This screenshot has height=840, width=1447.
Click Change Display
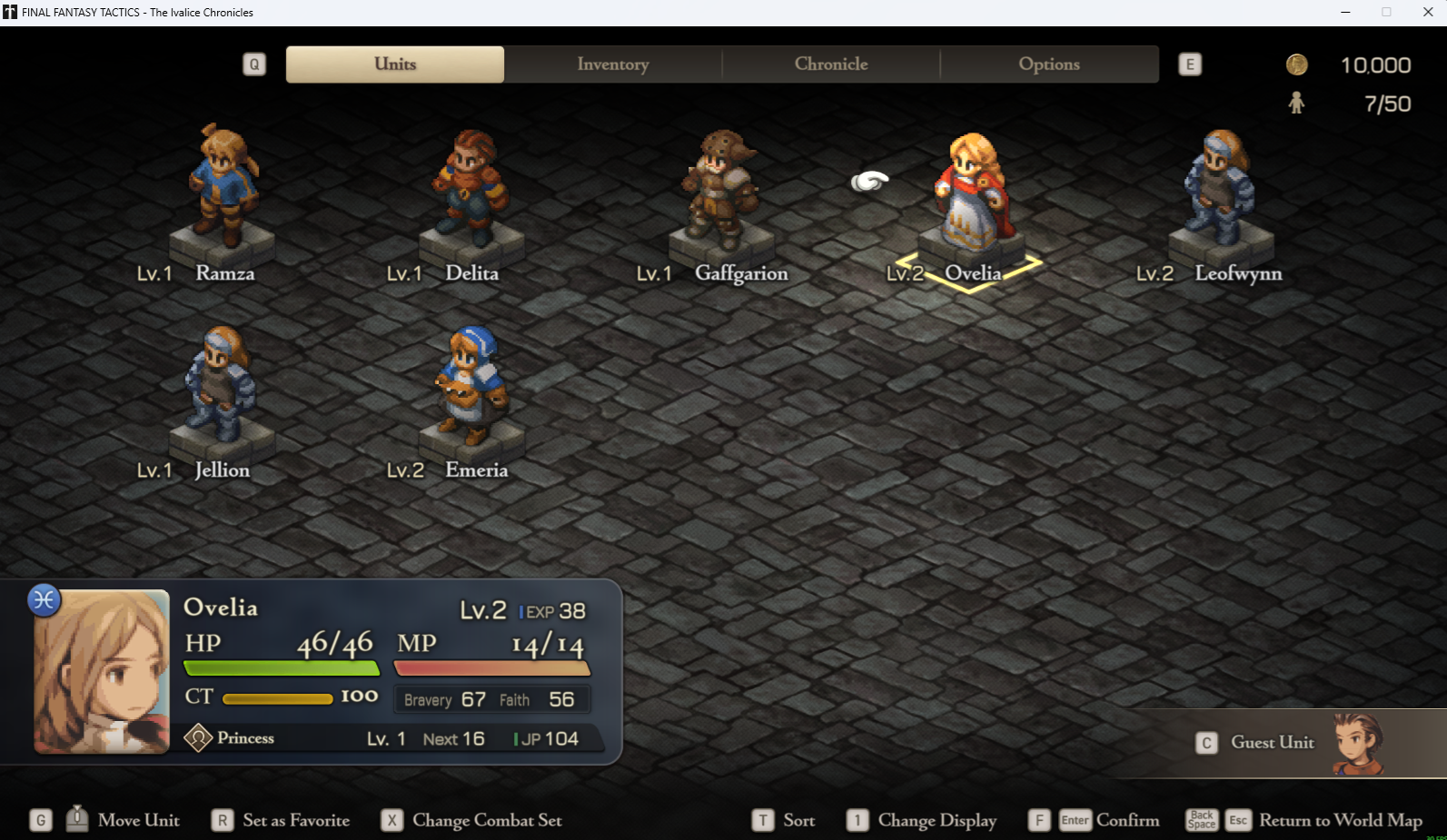point(936,821)
